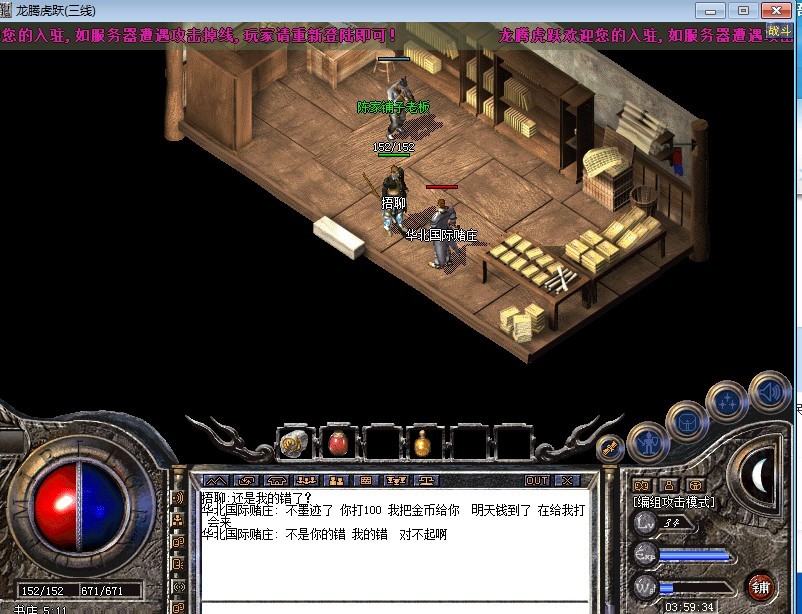Open the skills round button with four dots
This screenshot has height=614, width=802.
727,402
